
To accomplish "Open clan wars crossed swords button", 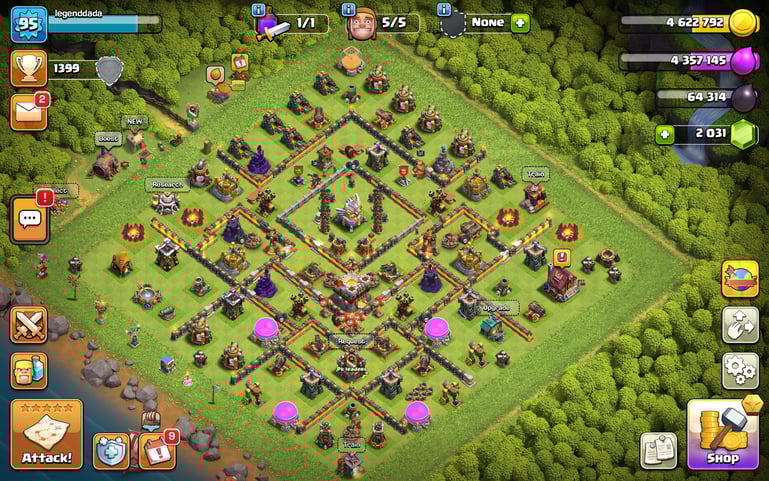I will pos(29,325).
